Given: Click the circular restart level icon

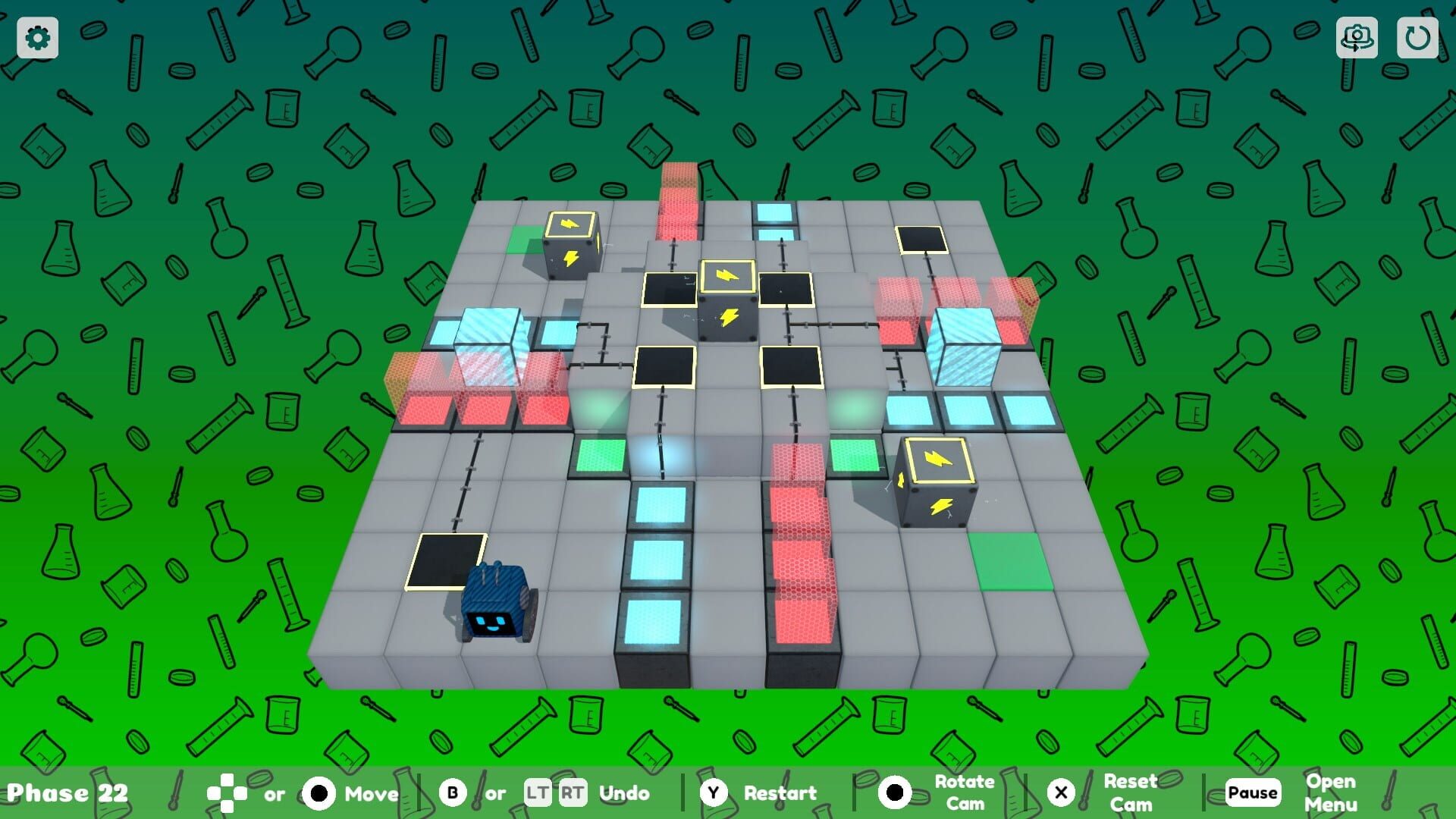Looking at the screenshot, I should (1417, 37).
